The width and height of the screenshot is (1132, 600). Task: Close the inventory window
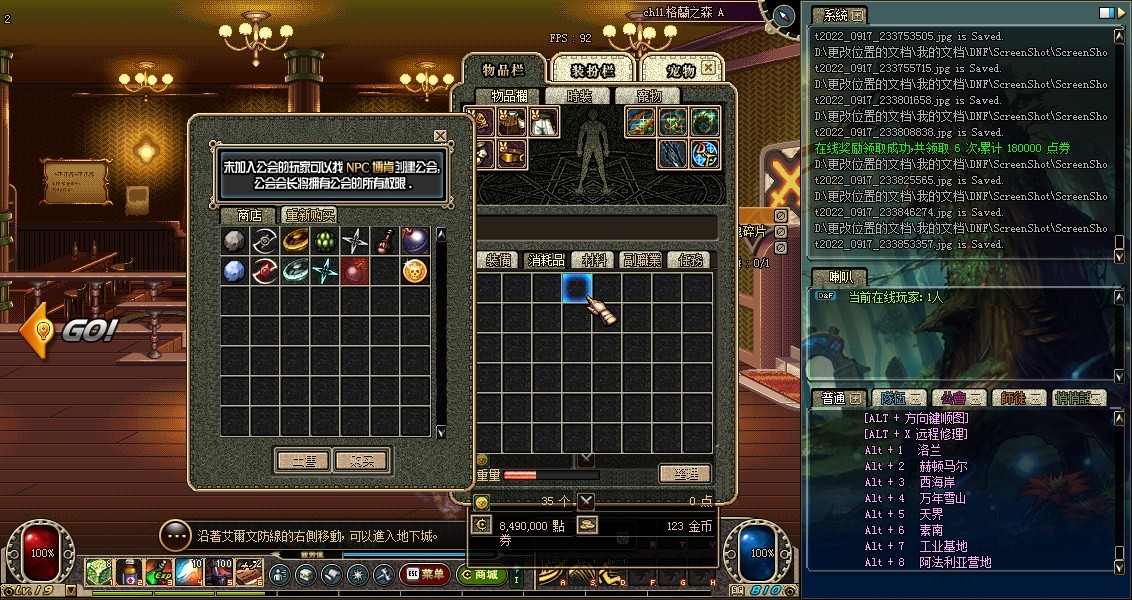pos(708,68)
